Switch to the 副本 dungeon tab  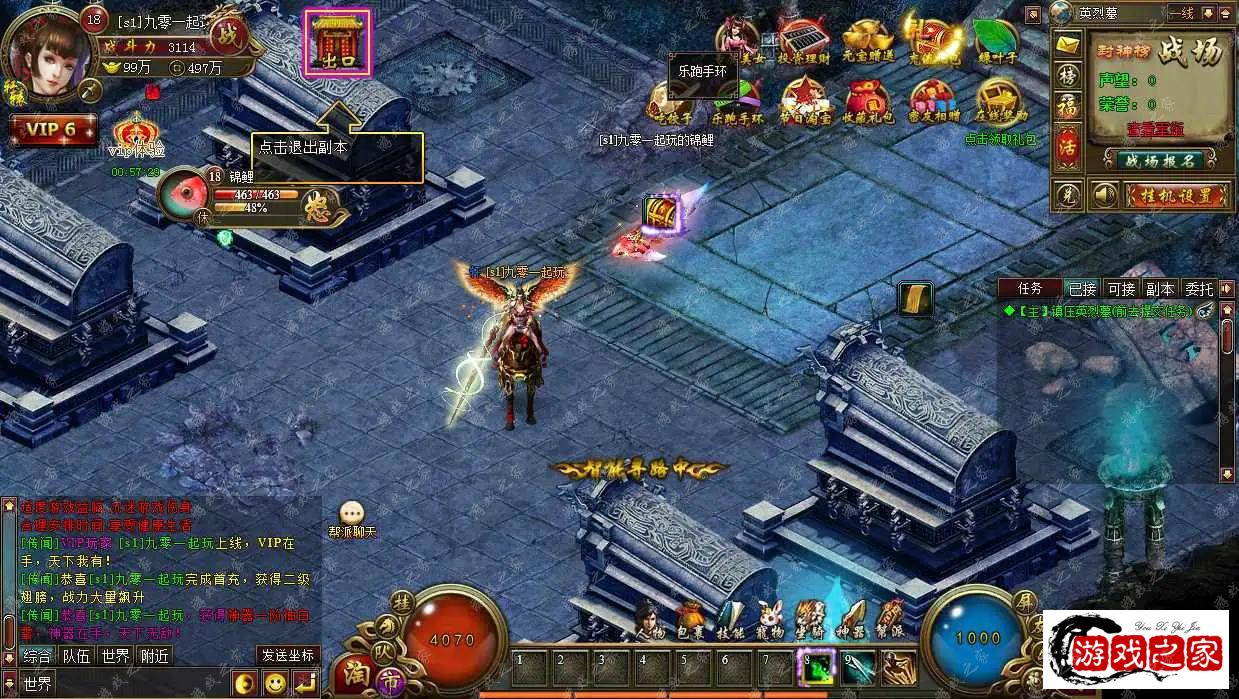pos(1160,289)
